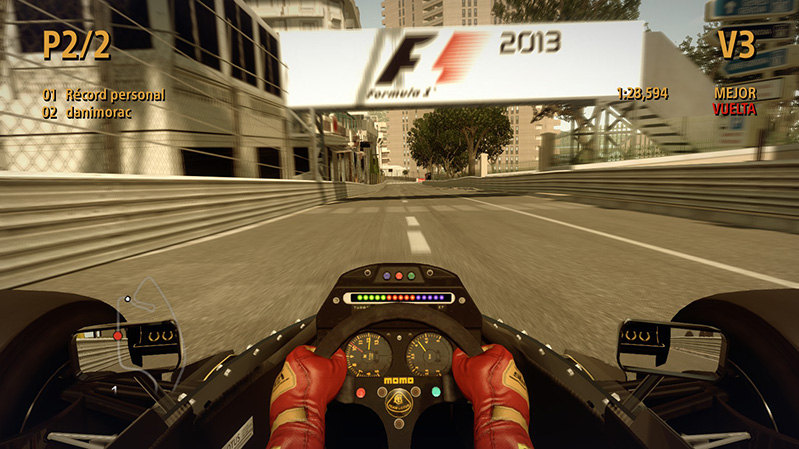This screenshot has width=799, height=449.
Task: Select the danimorac leaderboard row
Action: 88,113
